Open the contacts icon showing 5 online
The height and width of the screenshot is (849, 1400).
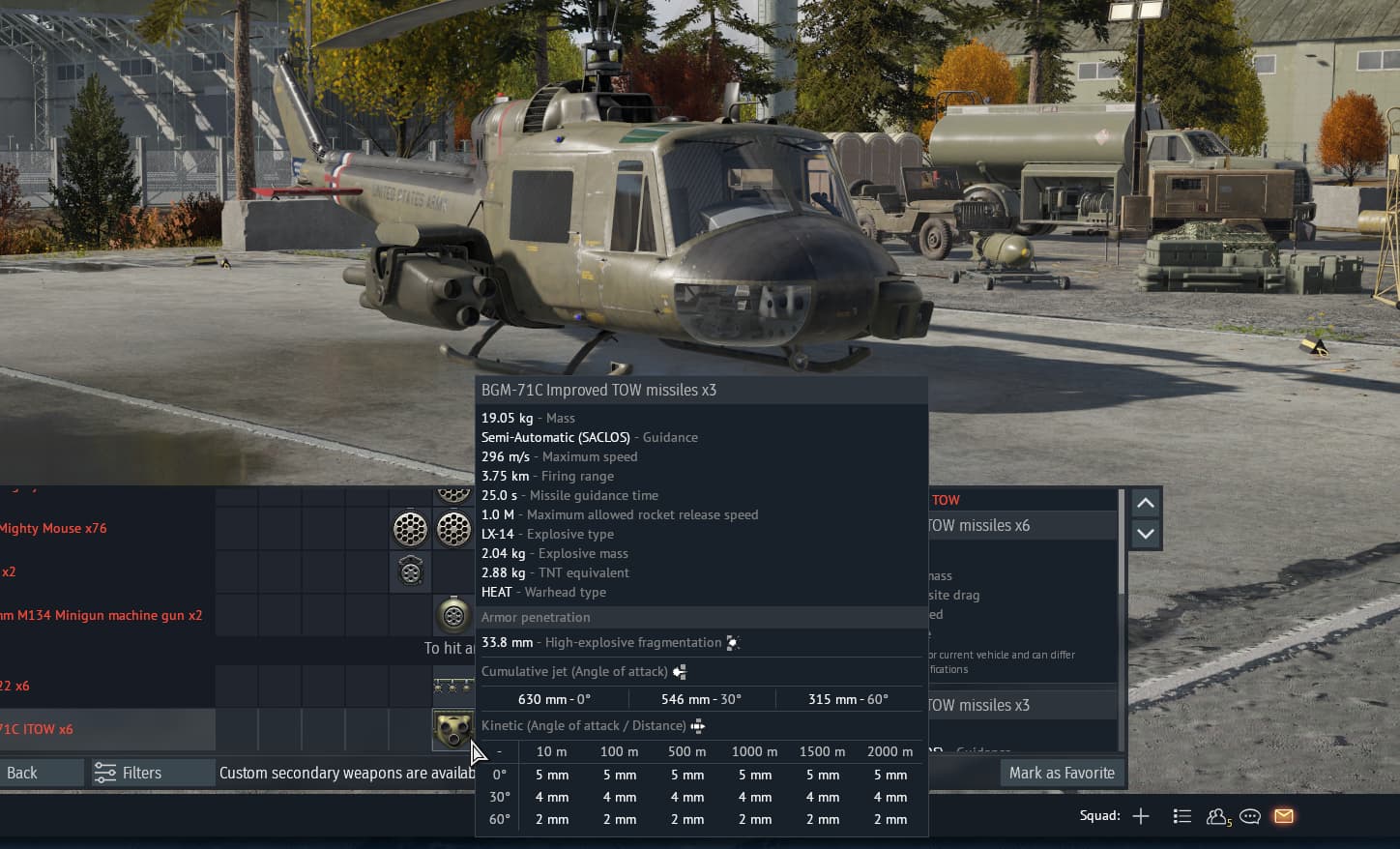(1216, 816)
